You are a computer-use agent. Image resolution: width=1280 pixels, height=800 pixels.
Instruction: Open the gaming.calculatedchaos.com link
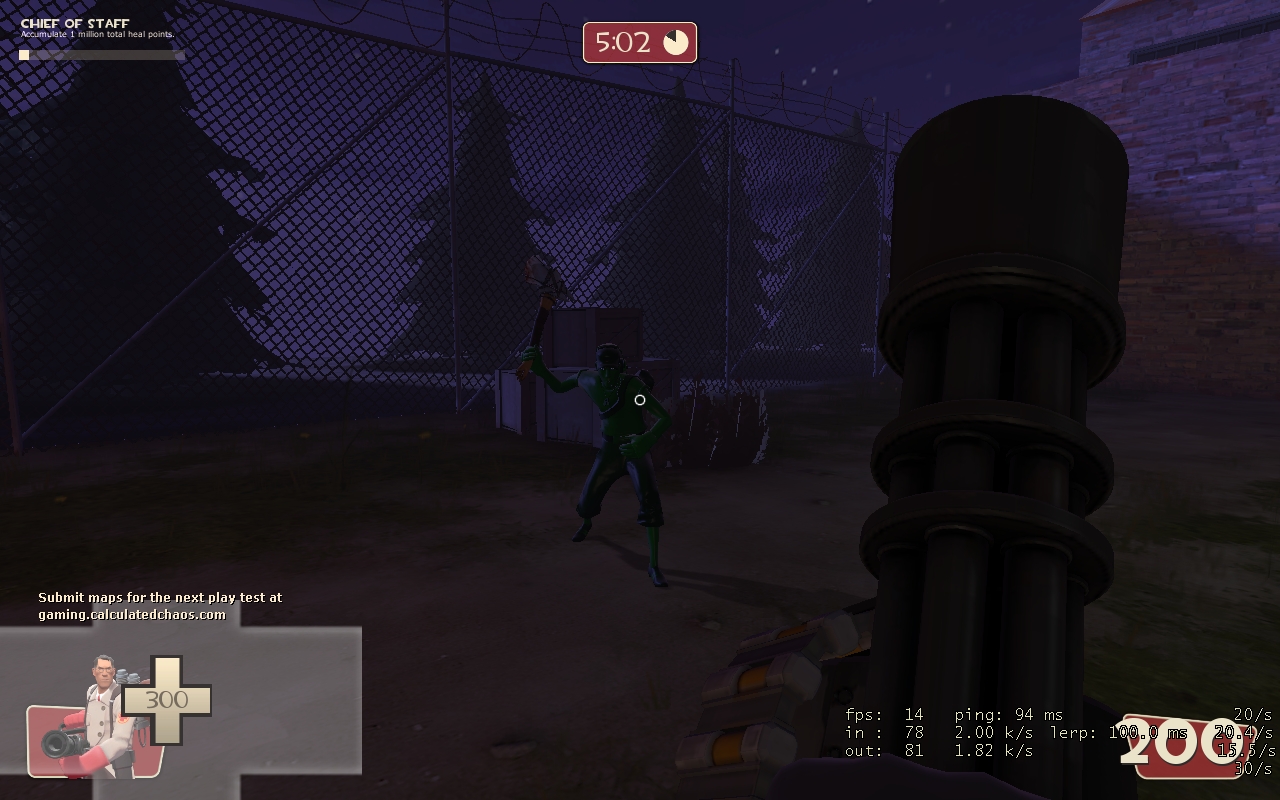click(133, 613)
